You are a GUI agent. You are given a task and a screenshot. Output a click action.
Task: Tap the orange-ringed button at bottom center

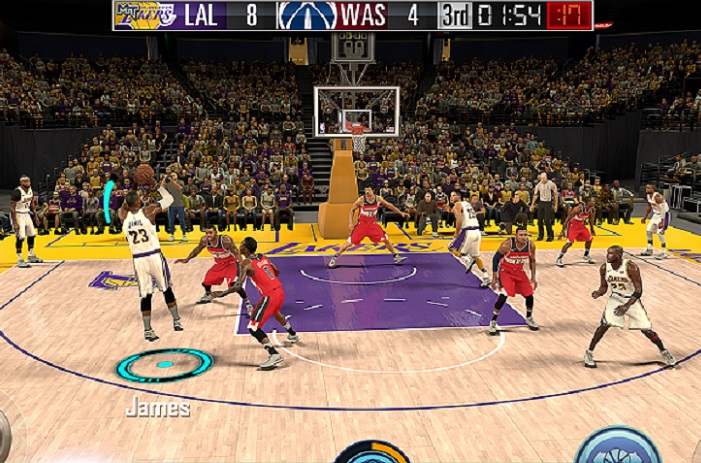coord(372,452)
